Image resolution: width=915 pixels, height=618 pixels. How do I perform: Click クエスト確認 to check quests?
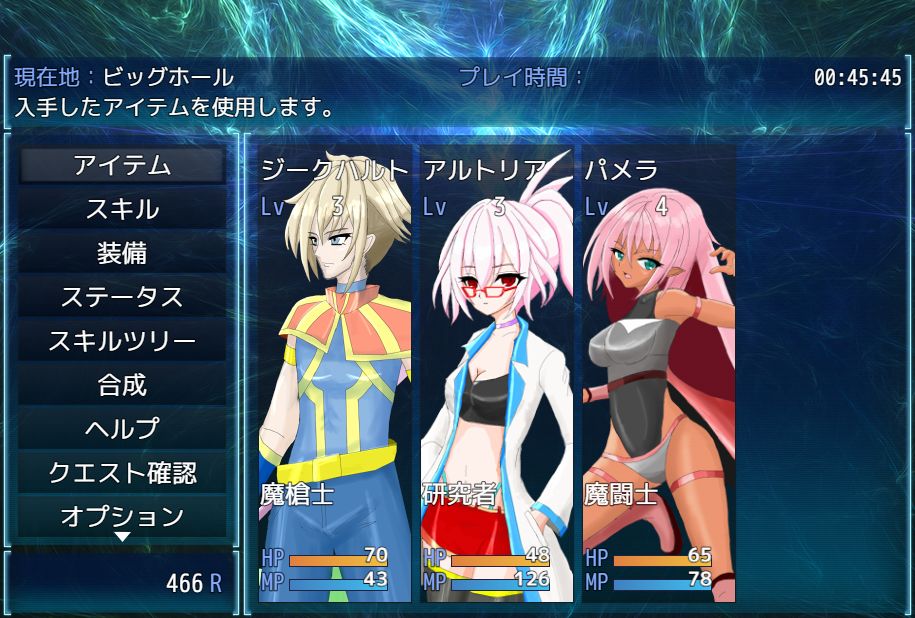click(x=122, y=473)
